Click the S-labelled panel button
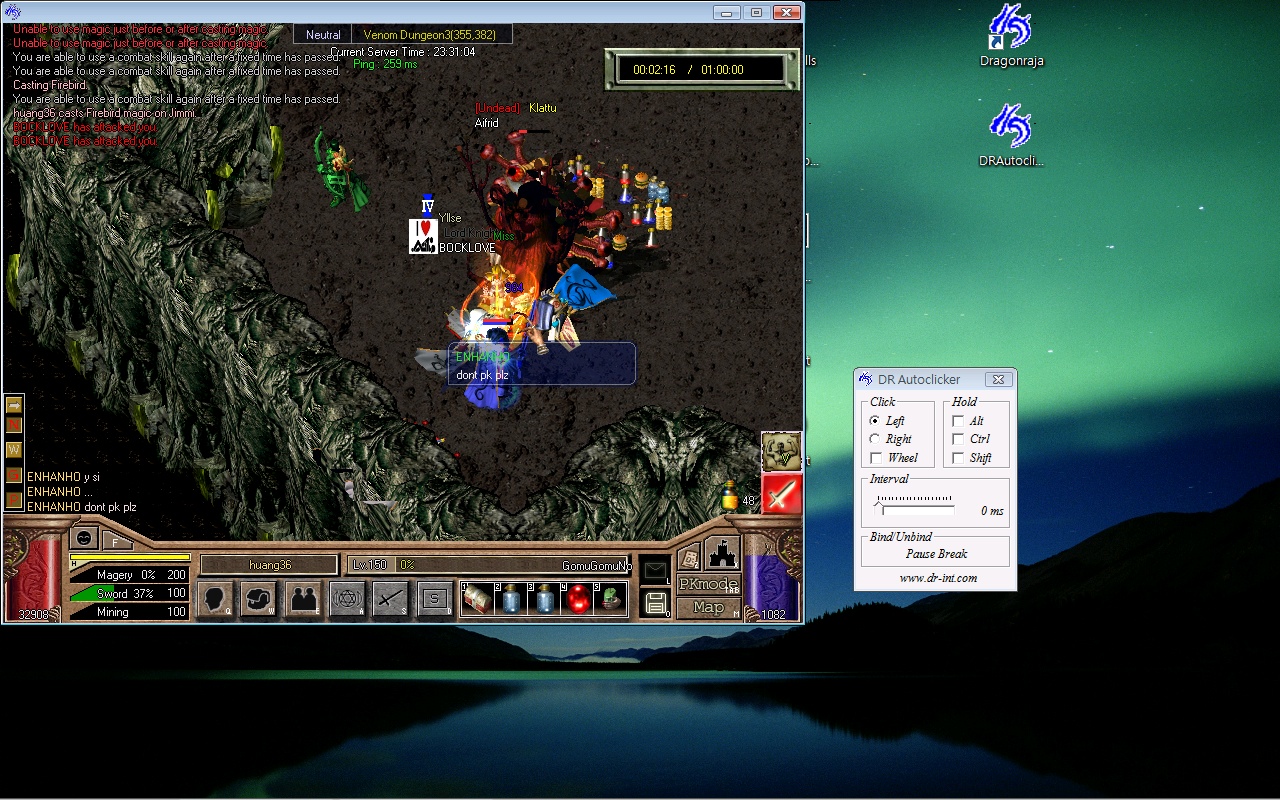 [434, 599]
